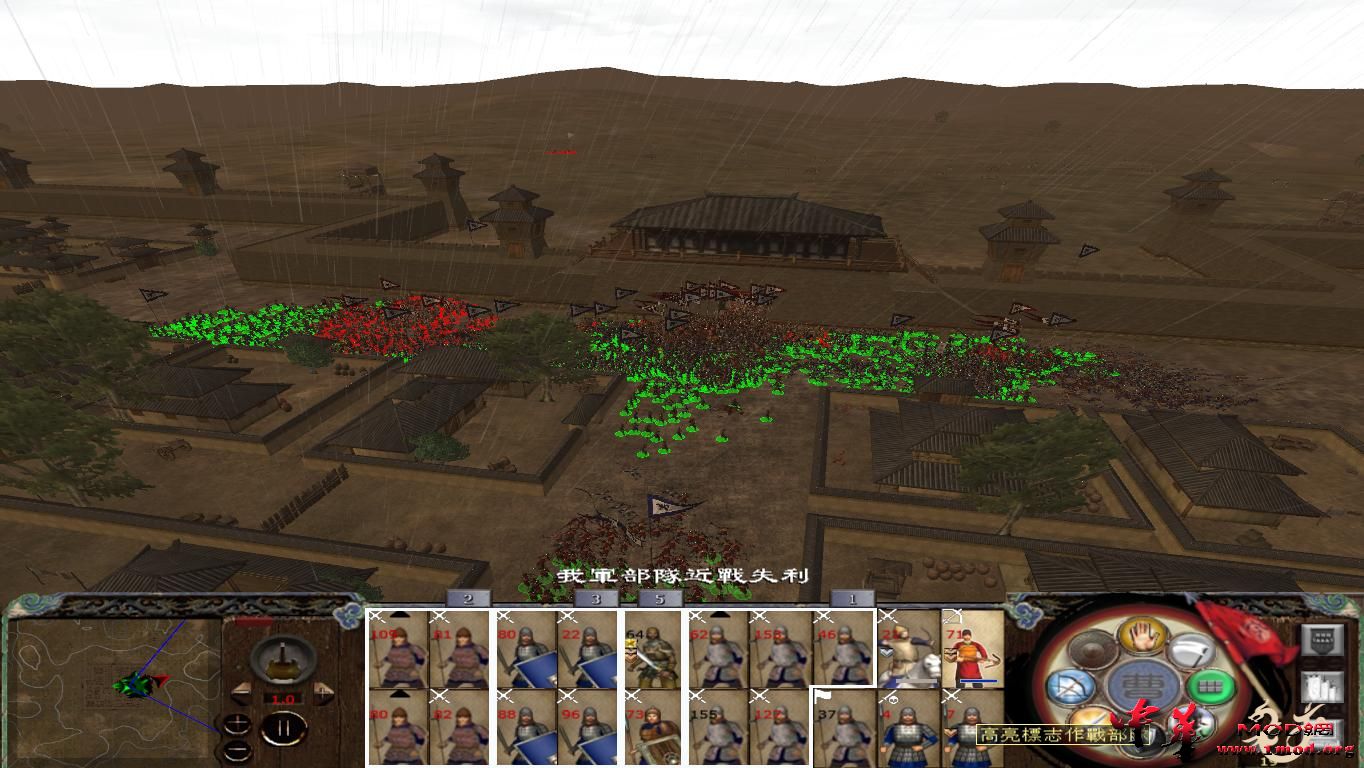
Task: Select unit group tab 2
Action: point(467,600)
